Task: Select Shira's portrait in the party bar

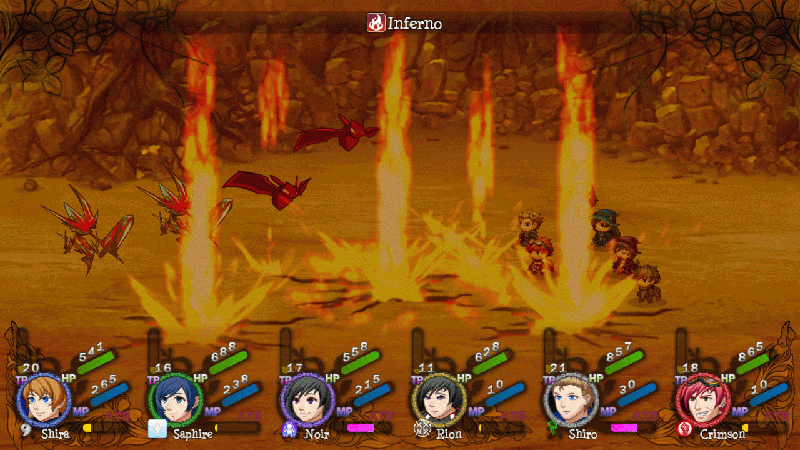Action: tap(42, 400)
